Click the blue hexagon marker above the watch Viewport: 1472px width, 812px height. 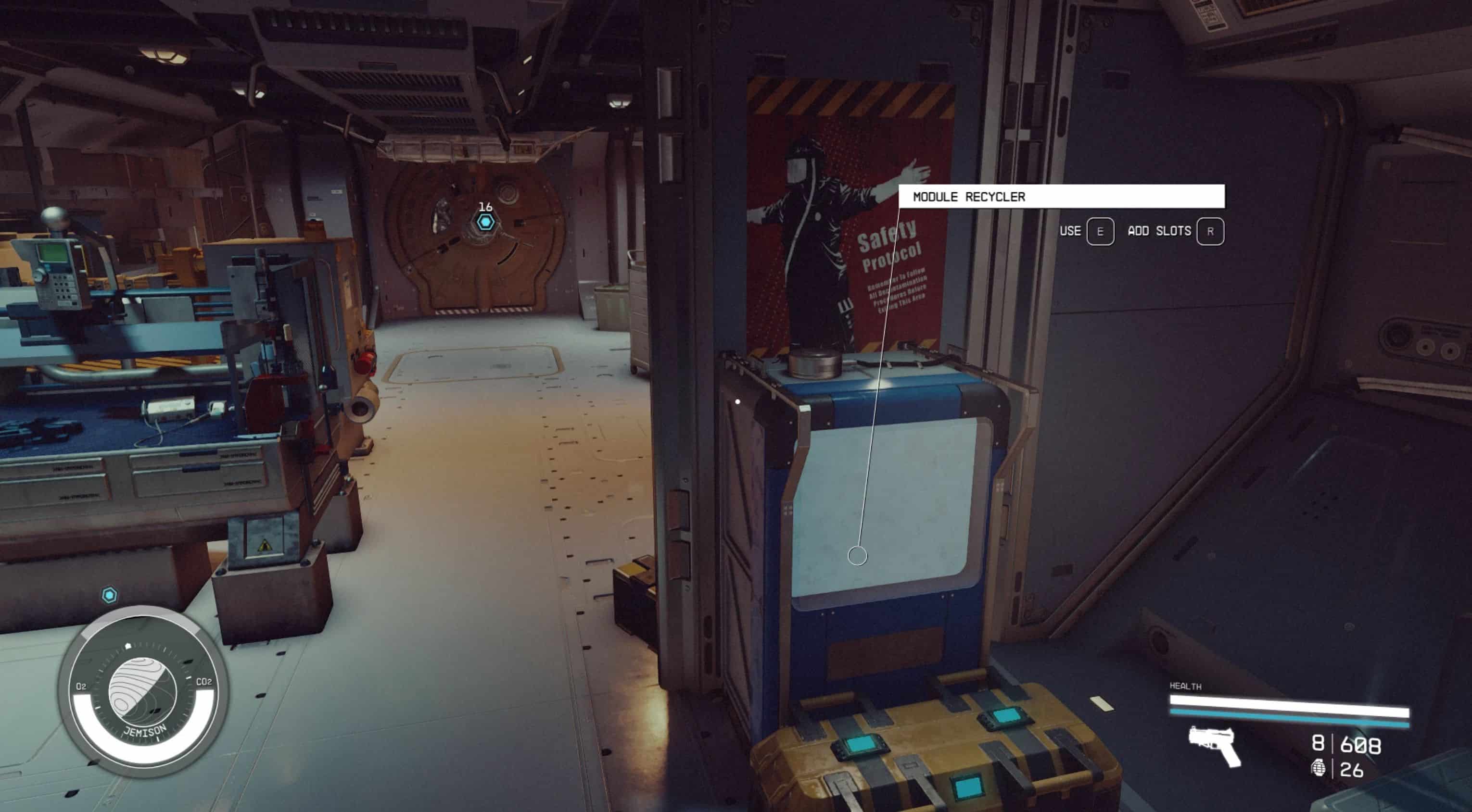point(109,595)
